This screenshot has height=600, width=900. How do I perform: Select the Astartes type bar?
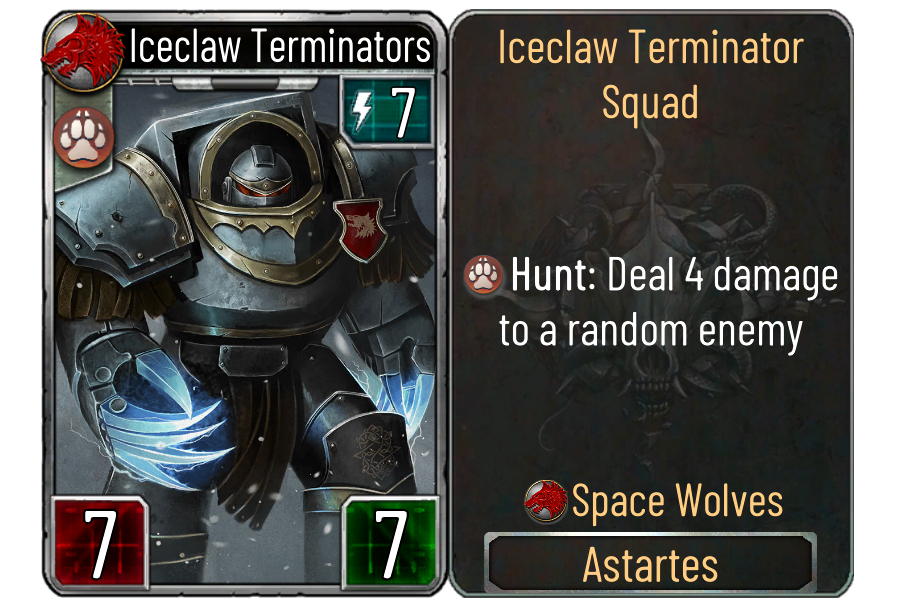point(650,565)
